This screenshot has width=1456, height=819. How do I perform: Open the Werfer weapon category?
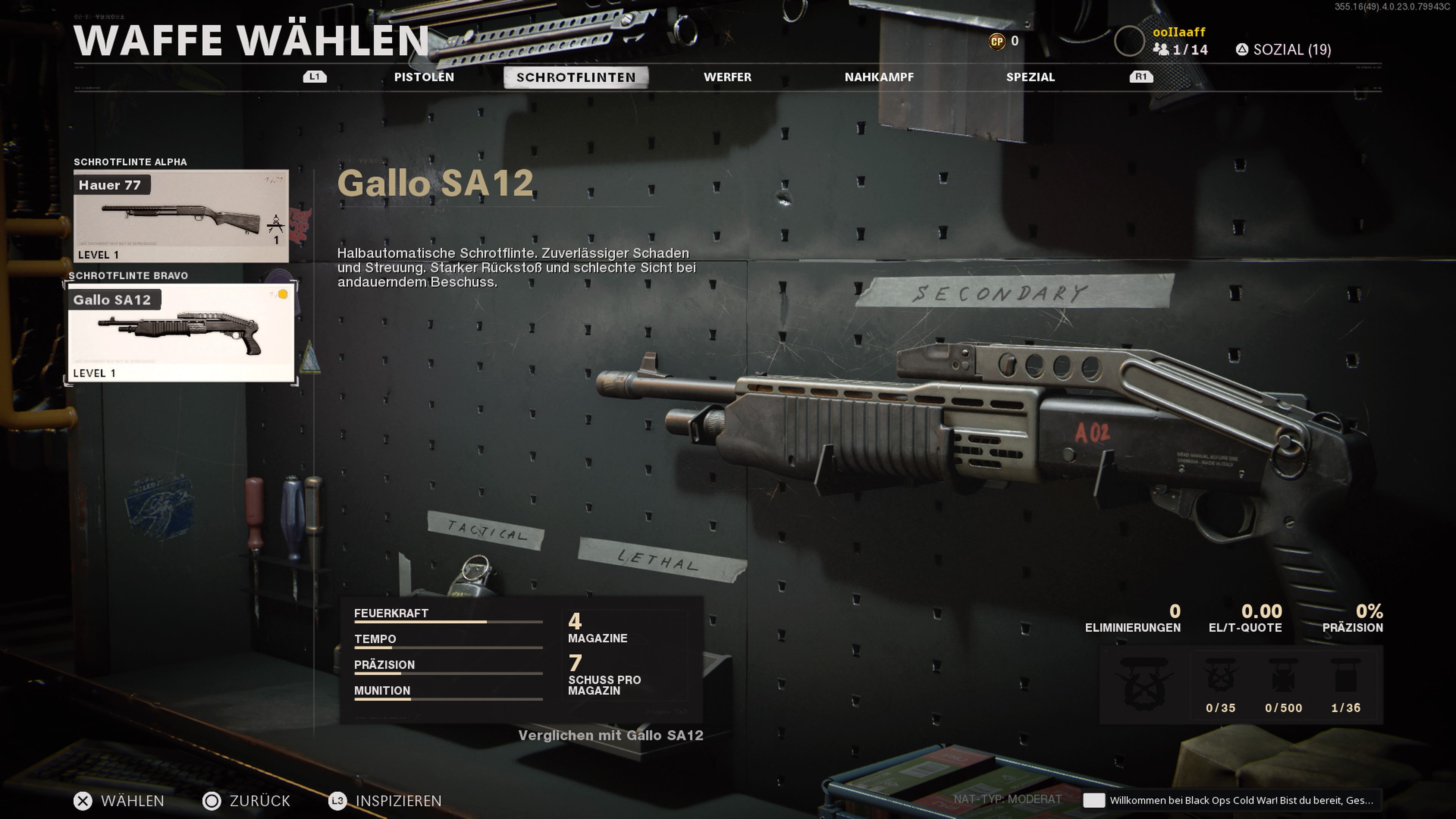click(727, 77)
